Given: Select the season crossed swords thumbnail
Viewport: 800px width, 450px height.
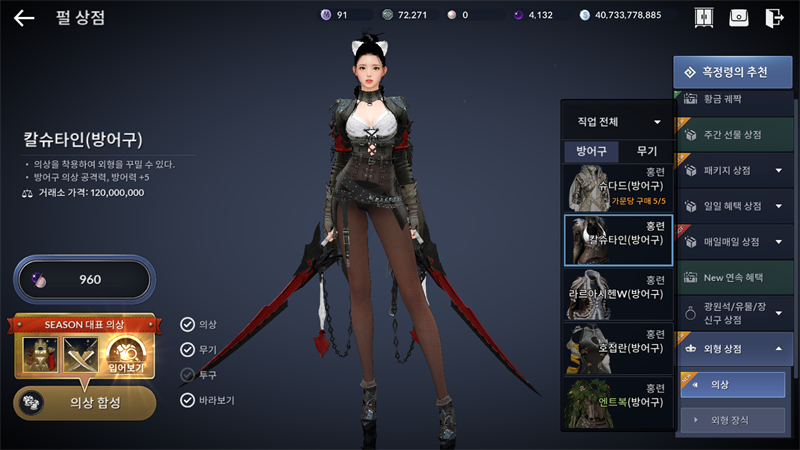Looking at the screenshot, I should click(x=82, y=355).
